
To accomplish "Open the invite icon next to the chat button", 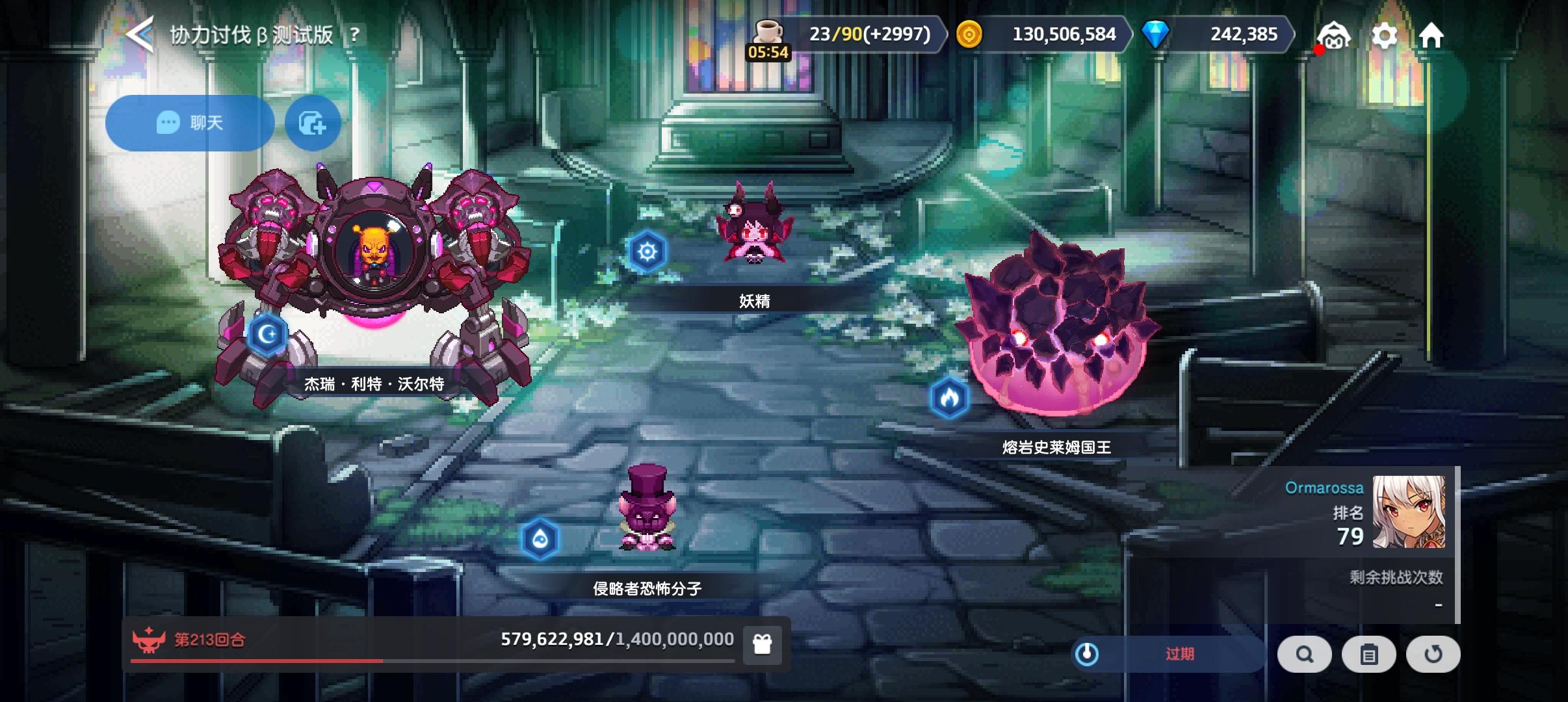I will [x=312, y=123].
